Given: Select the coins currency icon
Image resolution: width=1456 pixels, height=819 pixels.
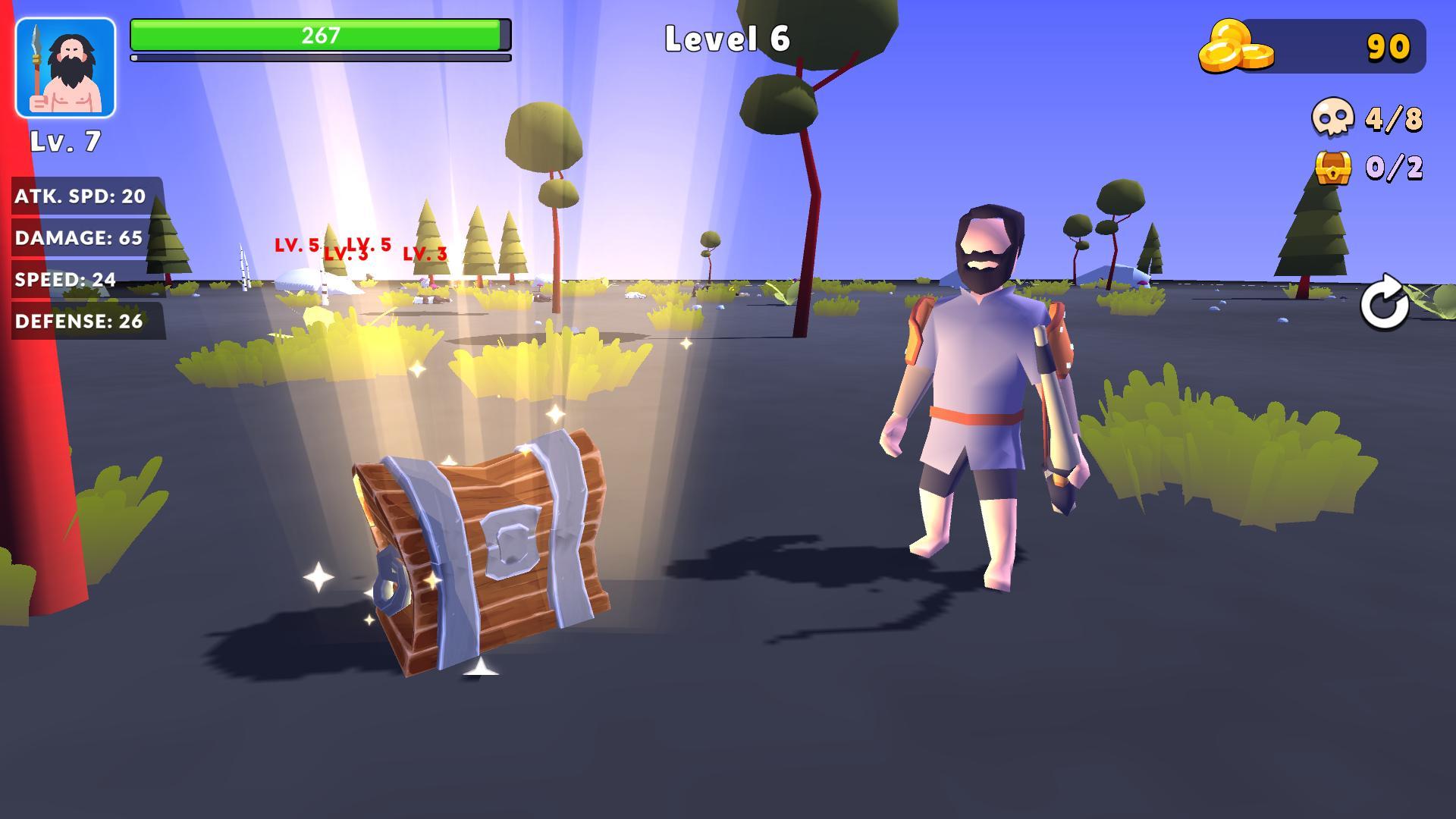Looking at the screenshot, I should coord(1237,45).
